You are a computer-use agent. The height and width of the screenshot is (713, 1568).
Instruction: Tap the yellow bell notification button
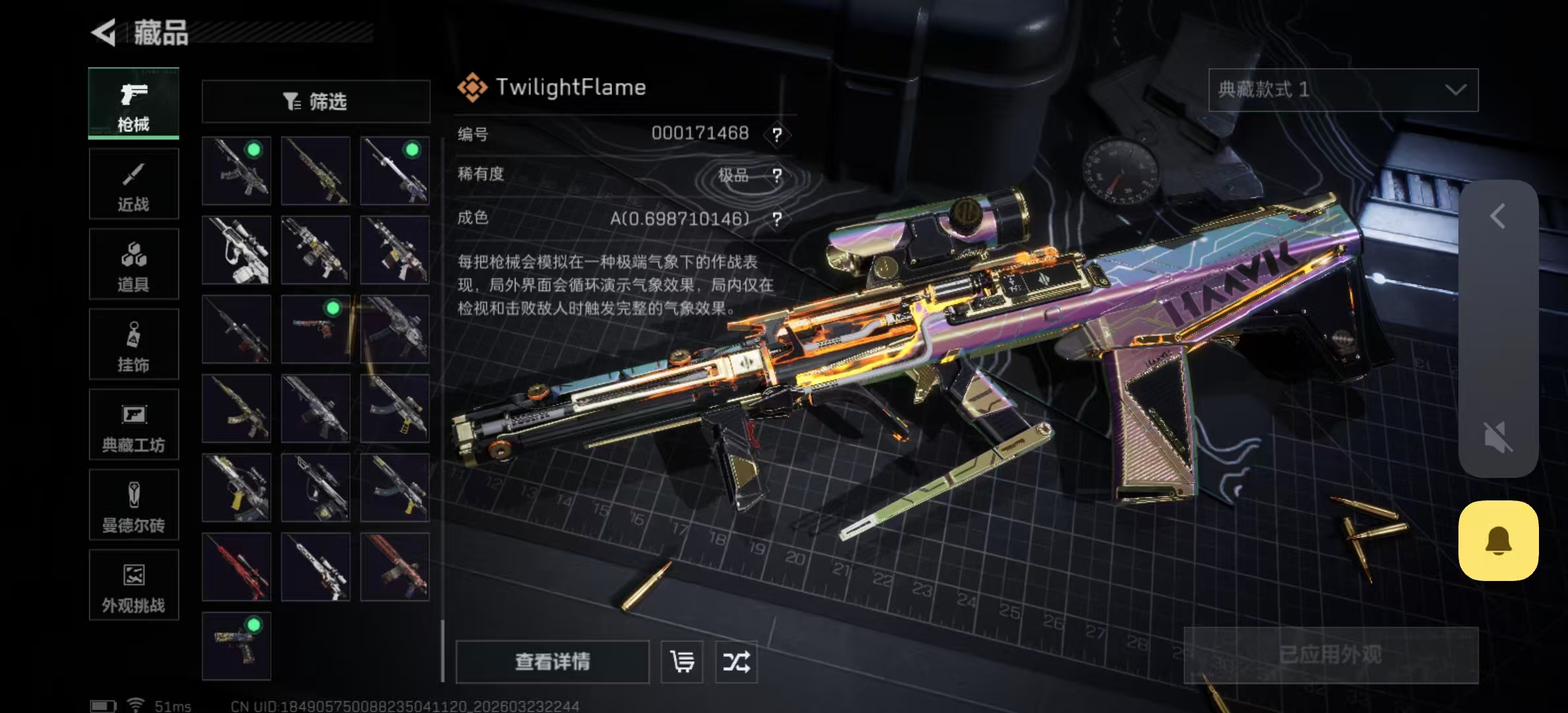click(1498, 541)
